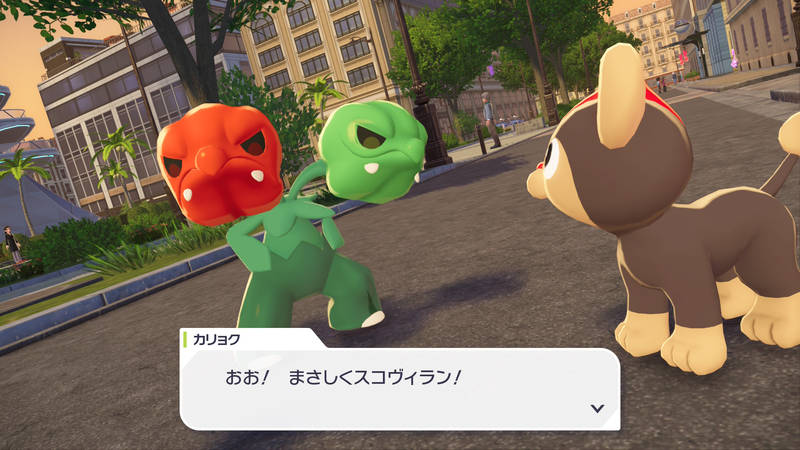Advance dialogue with the down arrow indicator
Image resolution: width=800 pixels, height=450 pixels.
[597, 408]
